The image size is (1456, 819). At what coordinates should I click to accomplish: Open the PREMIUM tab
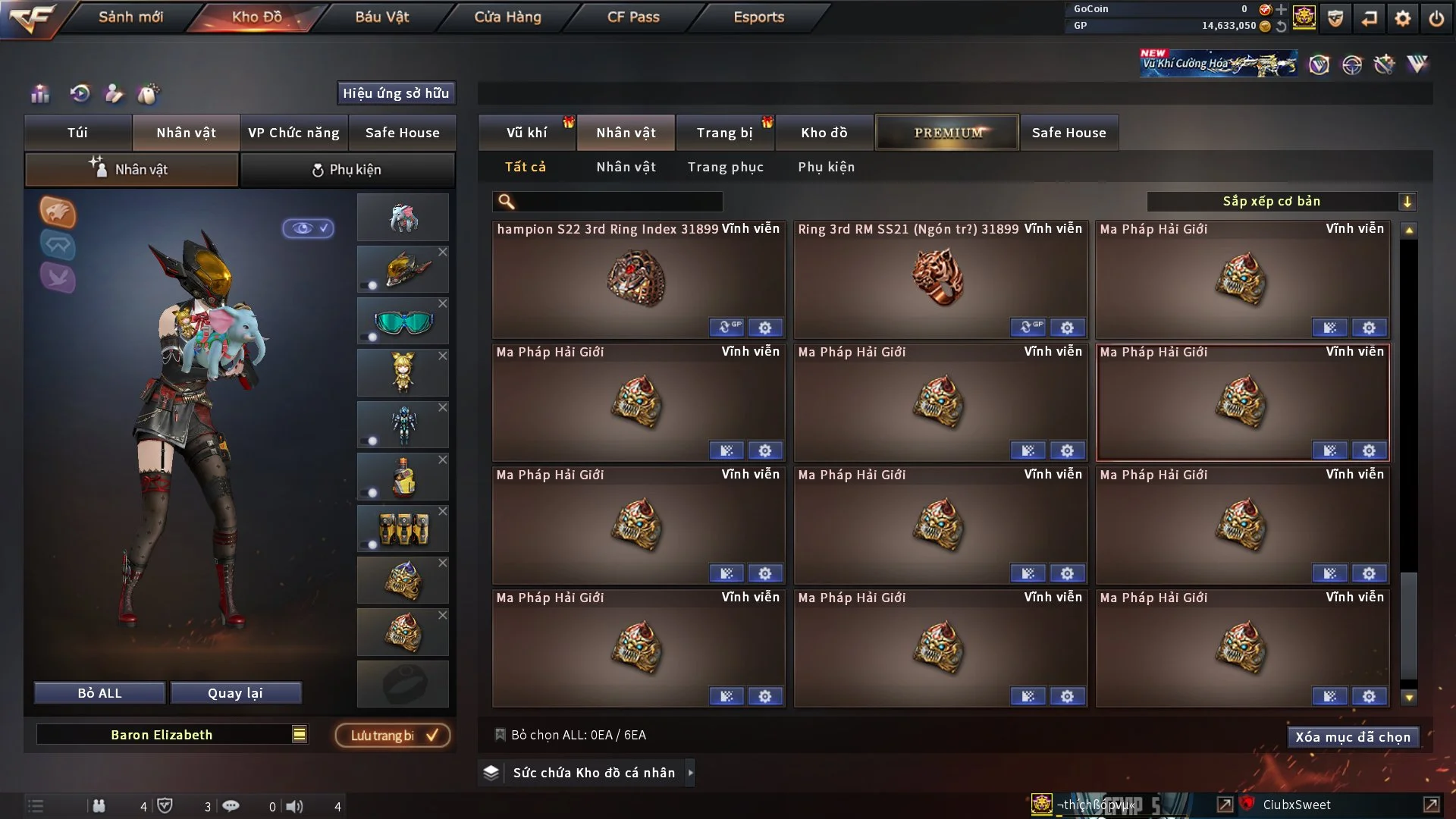point(947,133)
